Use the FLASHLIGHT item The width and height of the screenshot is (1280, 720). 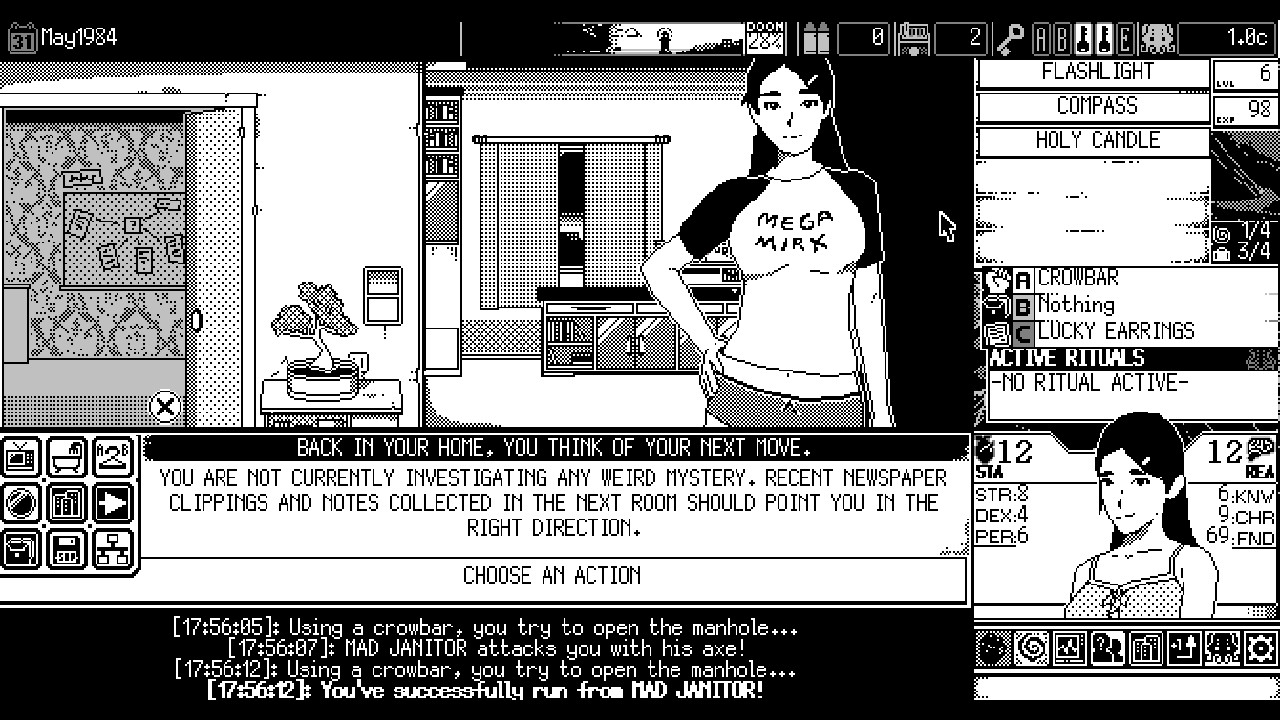coord(1095,71)
